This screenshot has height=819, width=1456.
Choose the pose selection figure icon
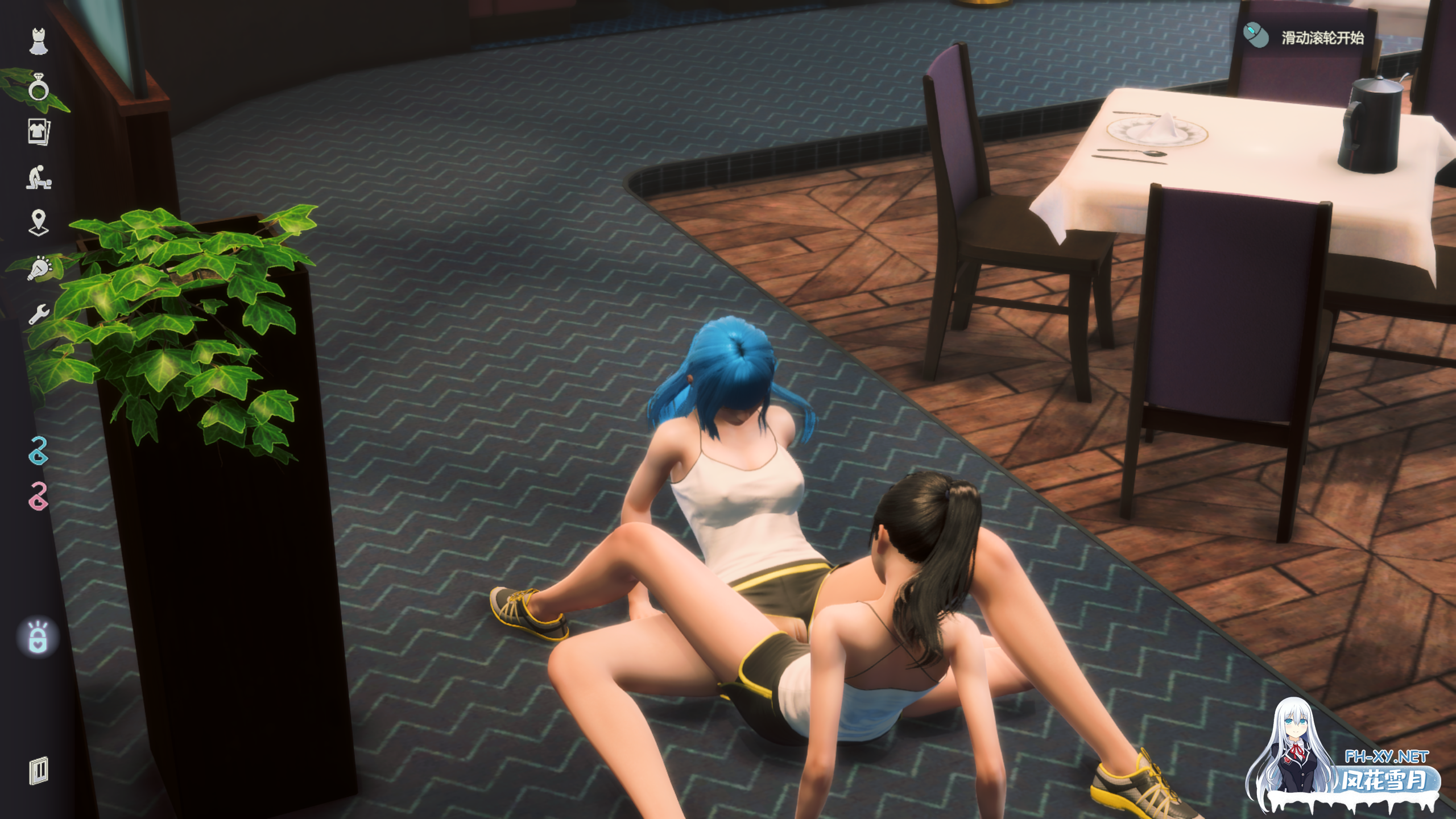coord(39,177)
